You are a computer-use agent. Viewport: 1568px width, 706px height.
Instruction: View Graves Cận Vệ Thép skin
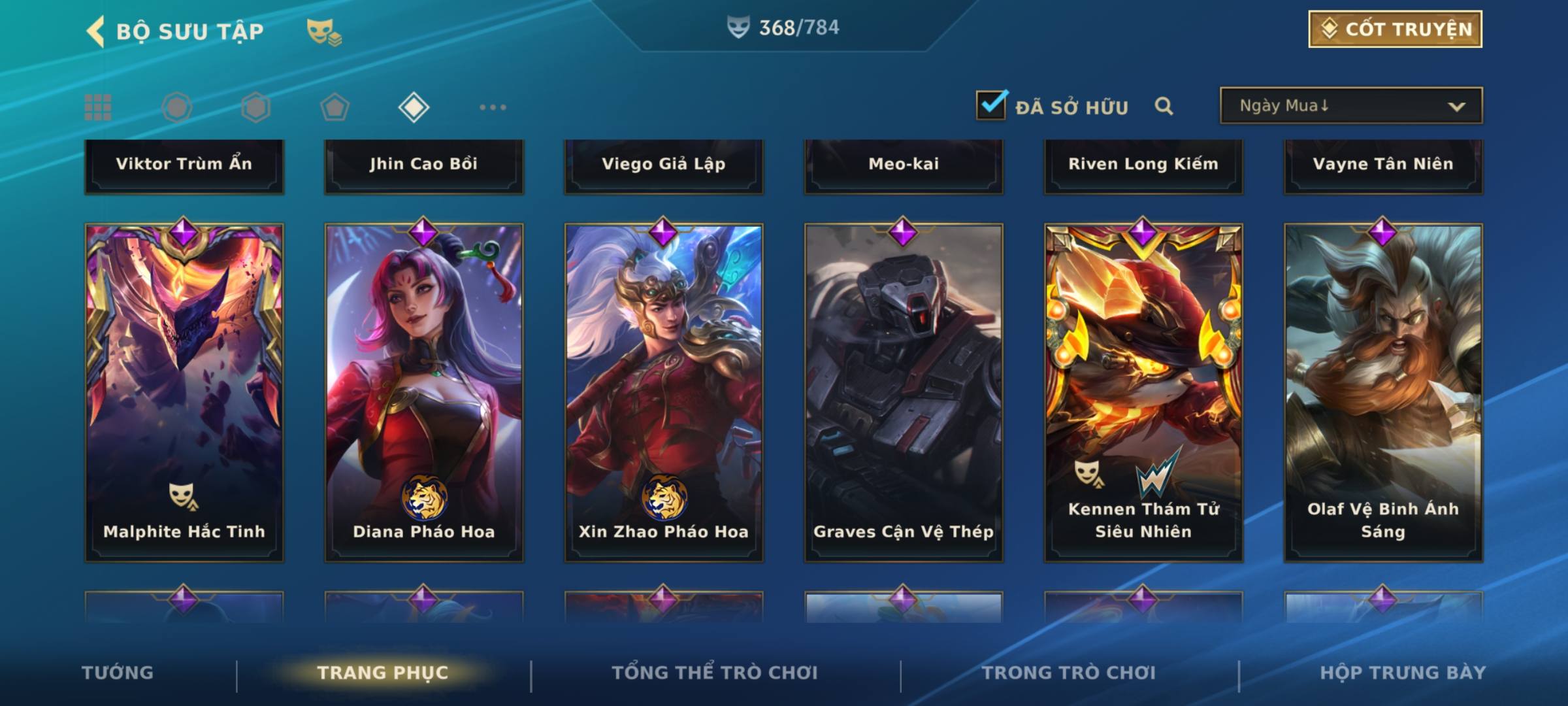pyautogui.click(x=904, y=392)
